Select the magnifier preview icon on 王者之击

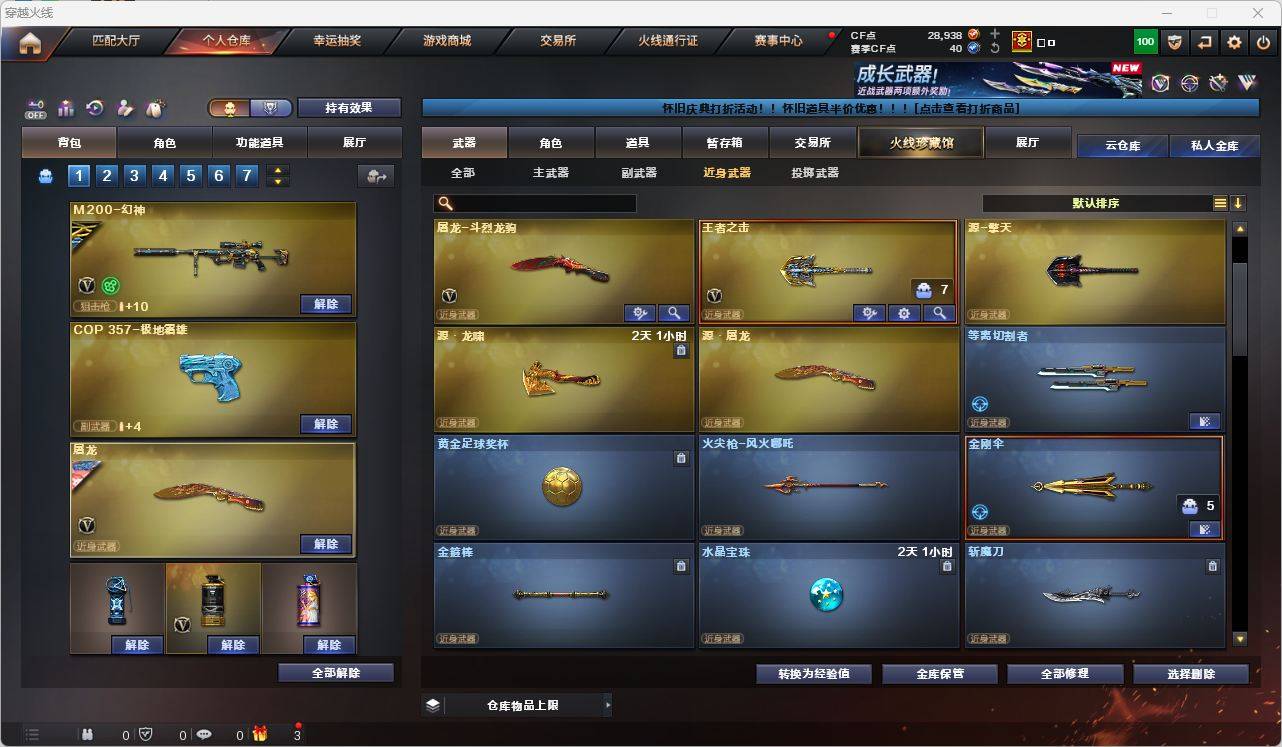tap(940, 312)
